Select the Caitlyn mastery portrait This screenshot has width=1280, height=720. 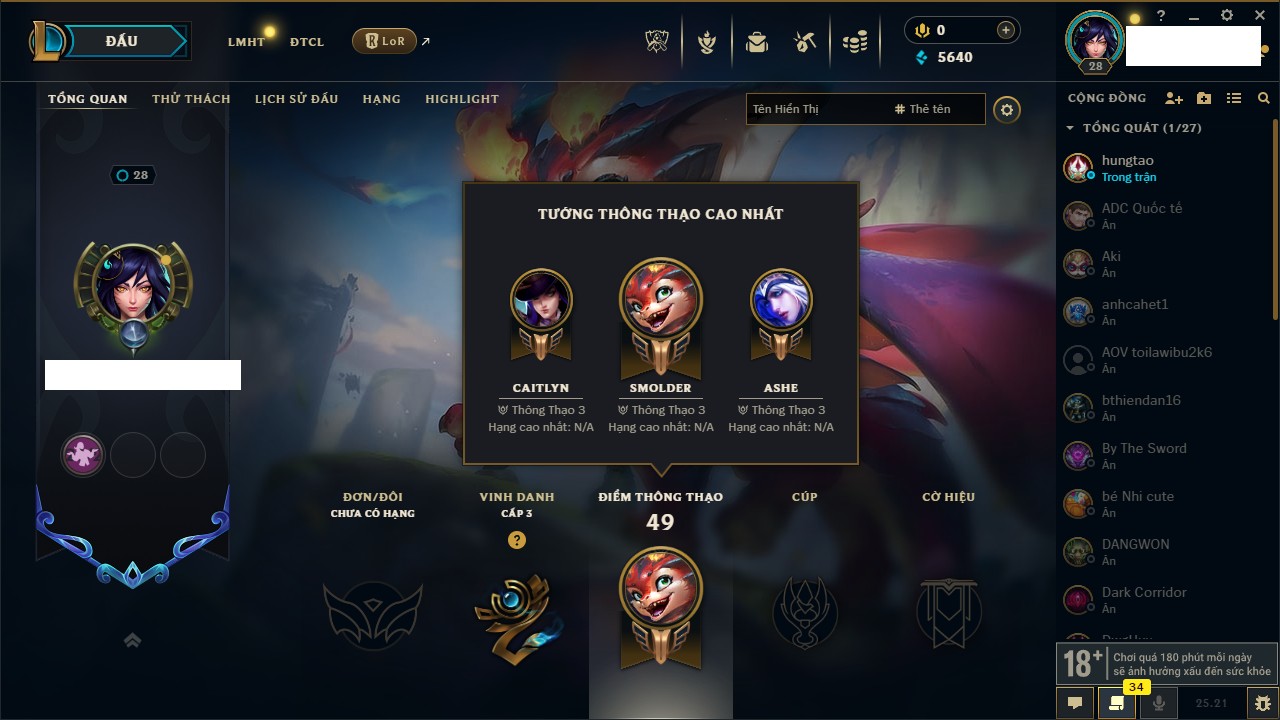[541, 300]
